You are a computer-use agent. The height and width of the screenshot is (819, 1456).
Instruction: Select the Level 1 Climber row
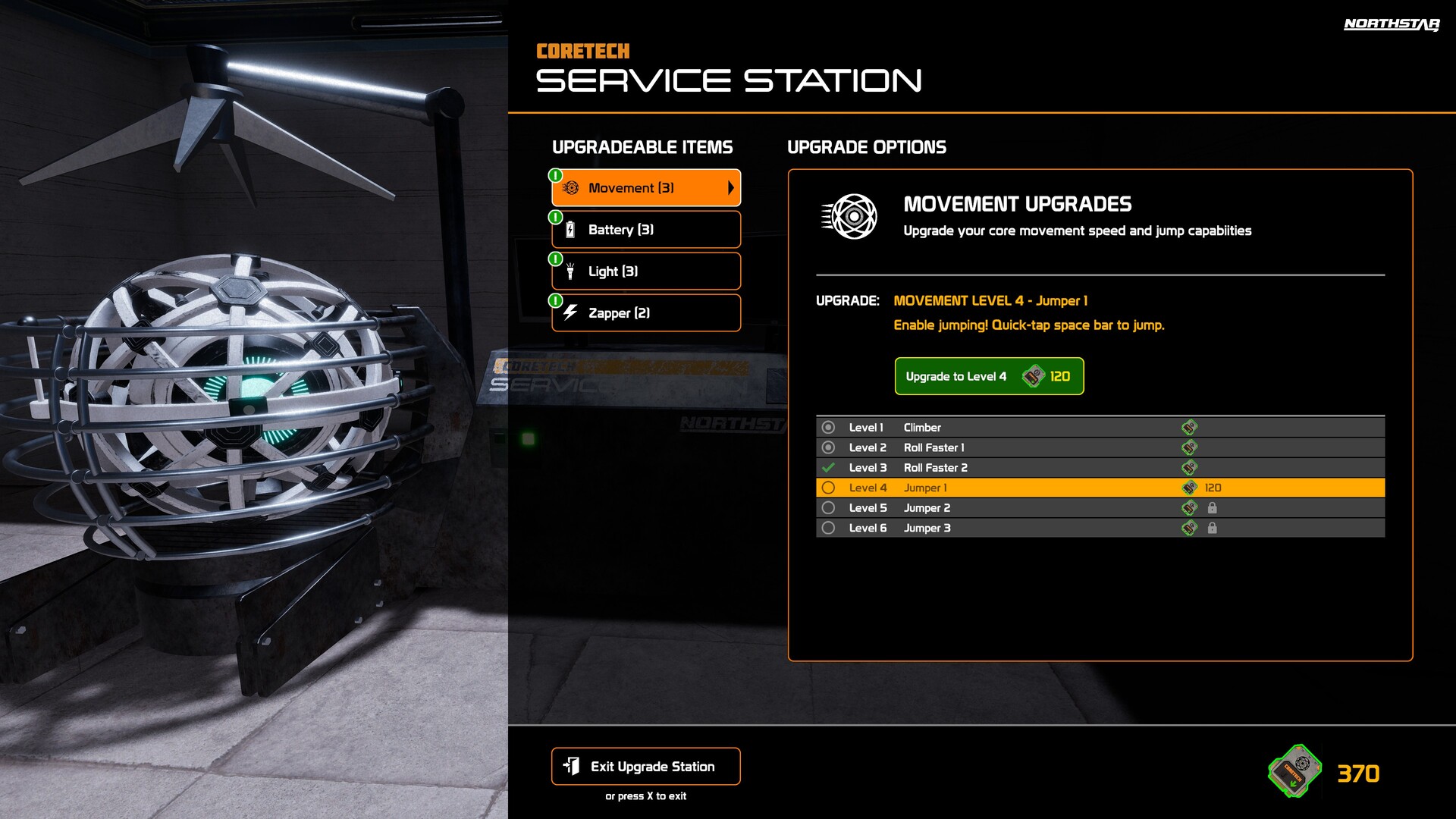[1100, 428]
